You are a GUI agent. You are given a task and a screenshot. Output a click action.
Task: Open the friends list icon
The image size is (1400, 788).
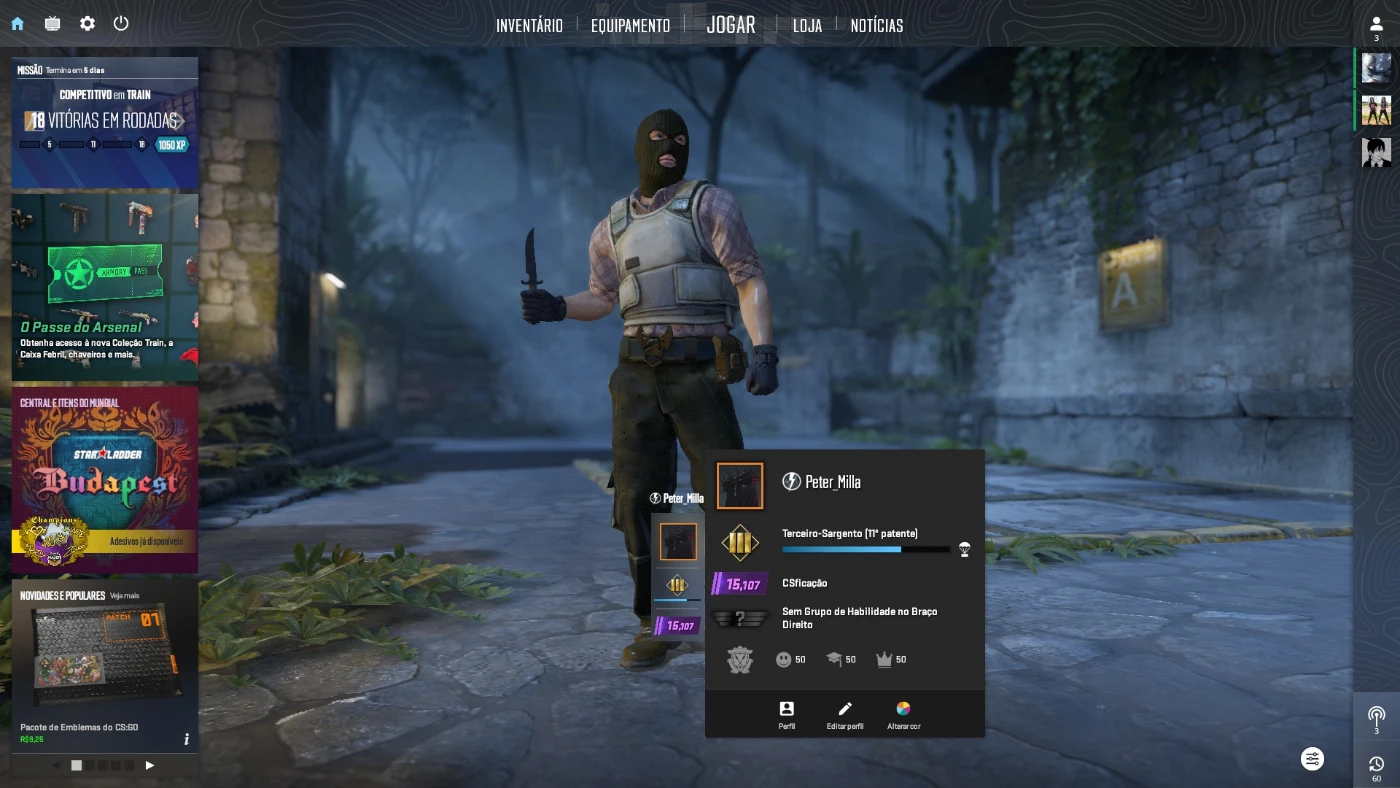pos(1376,25)
